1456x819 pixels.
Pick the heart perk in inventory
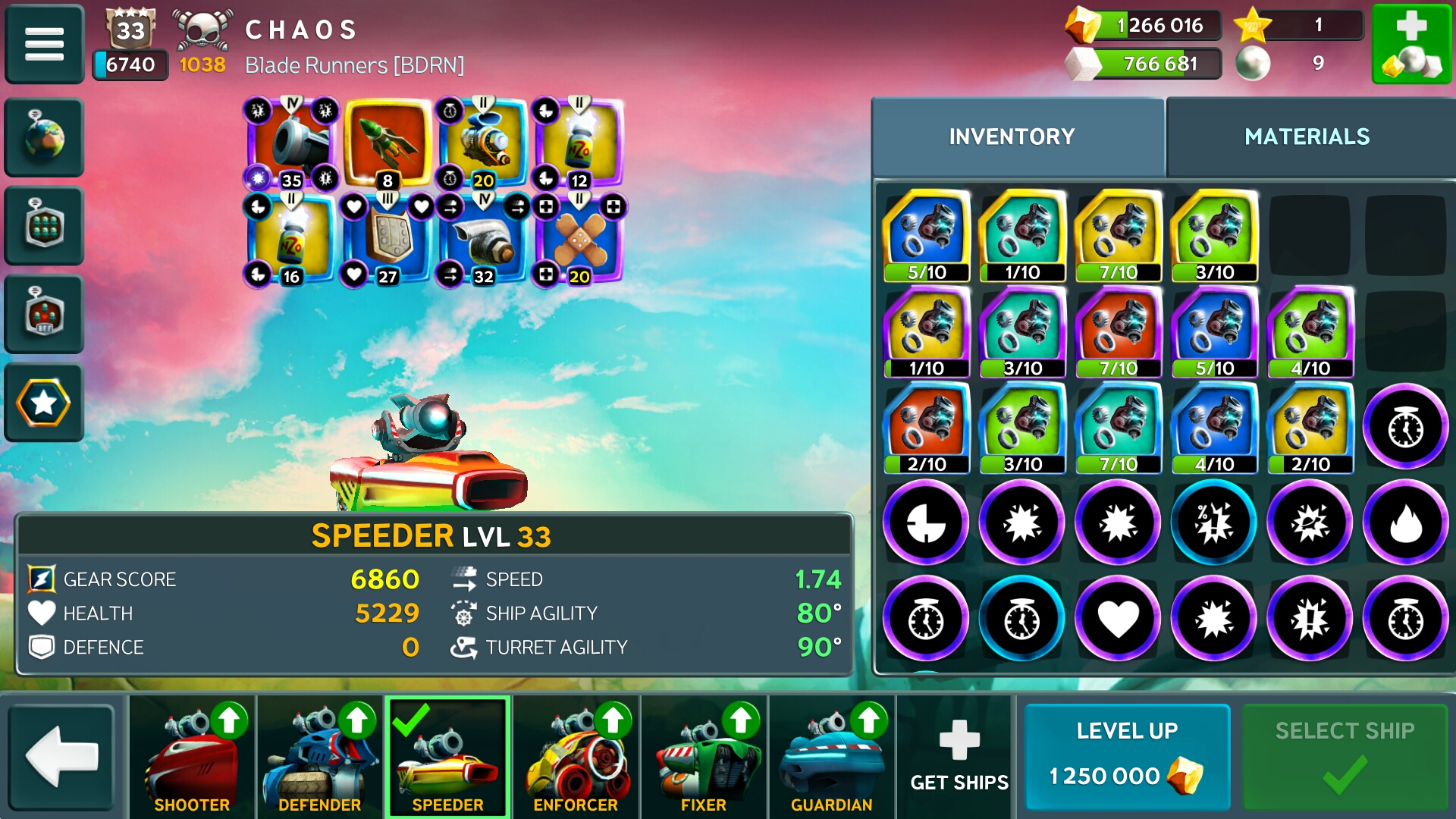[x=1118, y=619]
